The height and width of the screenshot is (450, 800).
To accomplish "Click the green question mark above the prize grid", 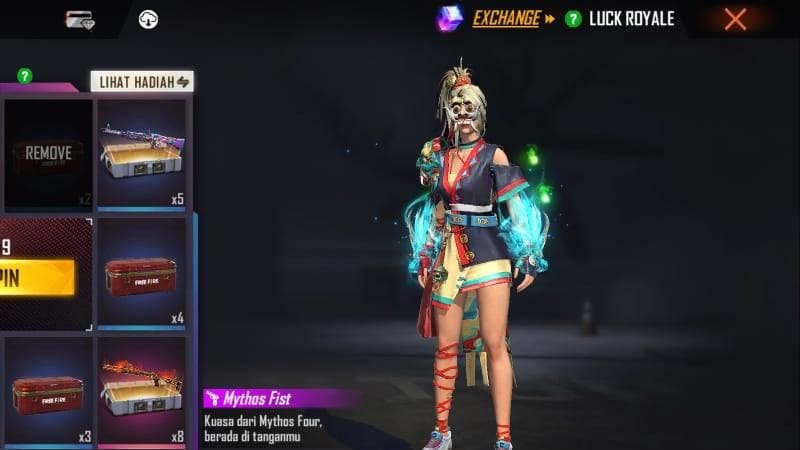I will [24, 75].
